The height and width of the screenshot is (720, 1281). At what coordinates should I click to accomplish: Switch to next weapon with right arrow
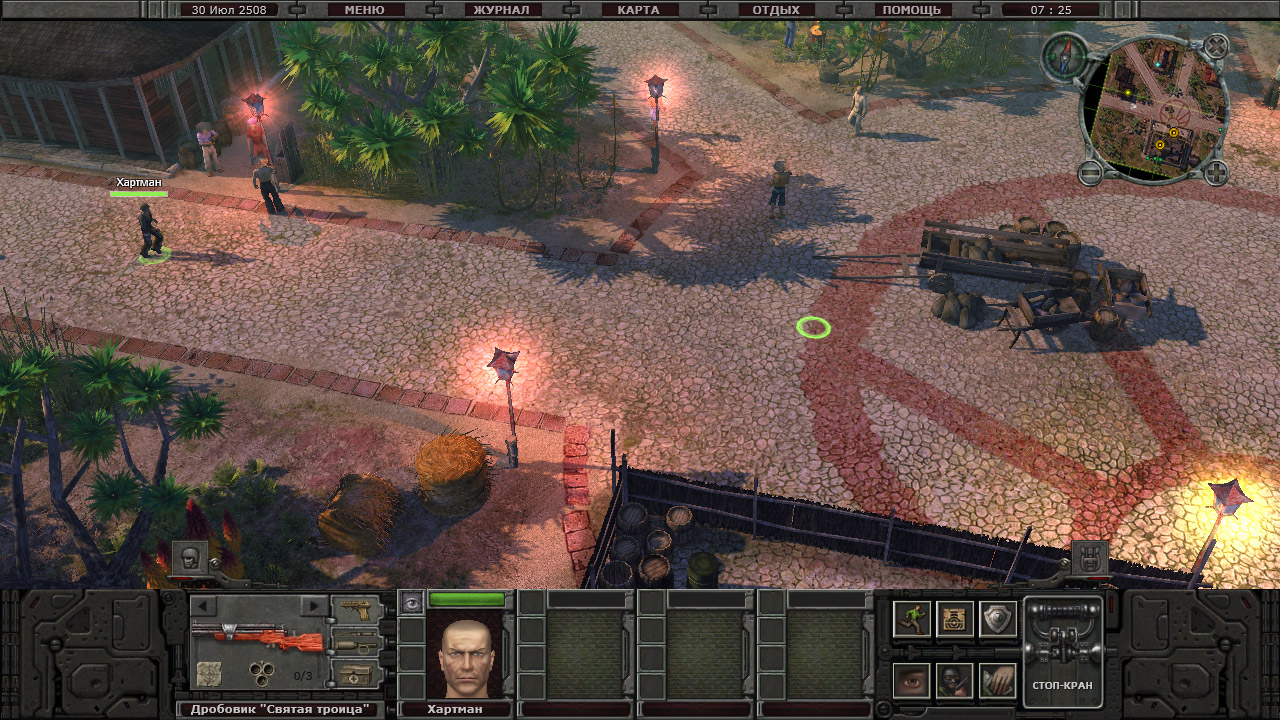pos(314,606)
